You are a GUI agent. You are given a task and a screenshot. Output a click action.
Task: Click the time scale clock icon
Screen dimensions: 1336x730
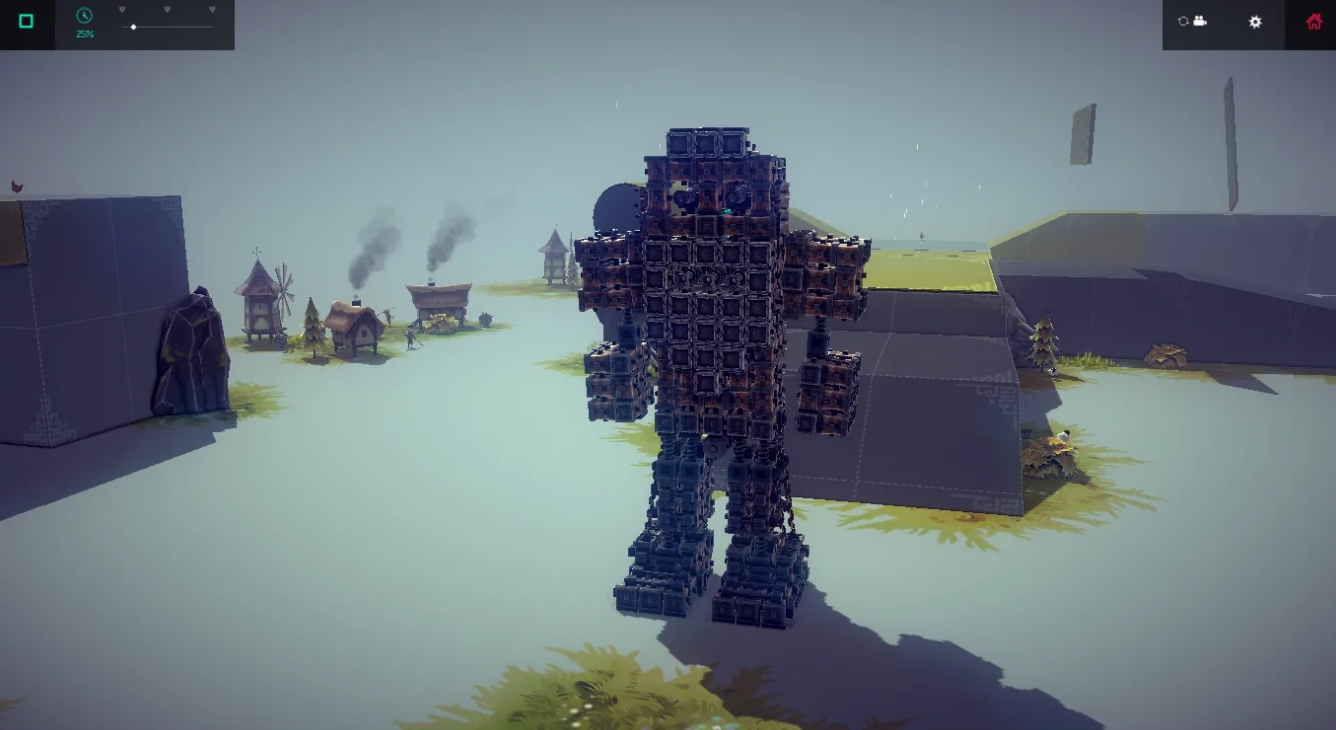point(84,16)
